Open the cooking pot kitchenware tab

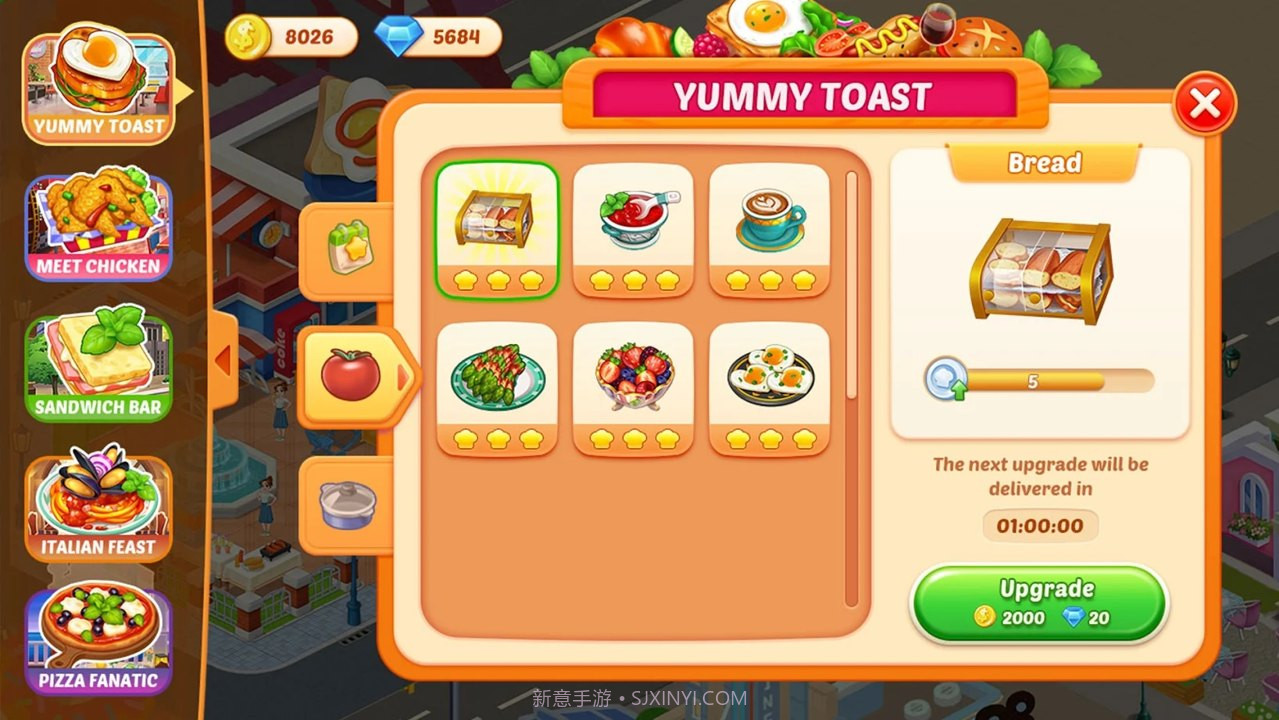coord(347,504)
